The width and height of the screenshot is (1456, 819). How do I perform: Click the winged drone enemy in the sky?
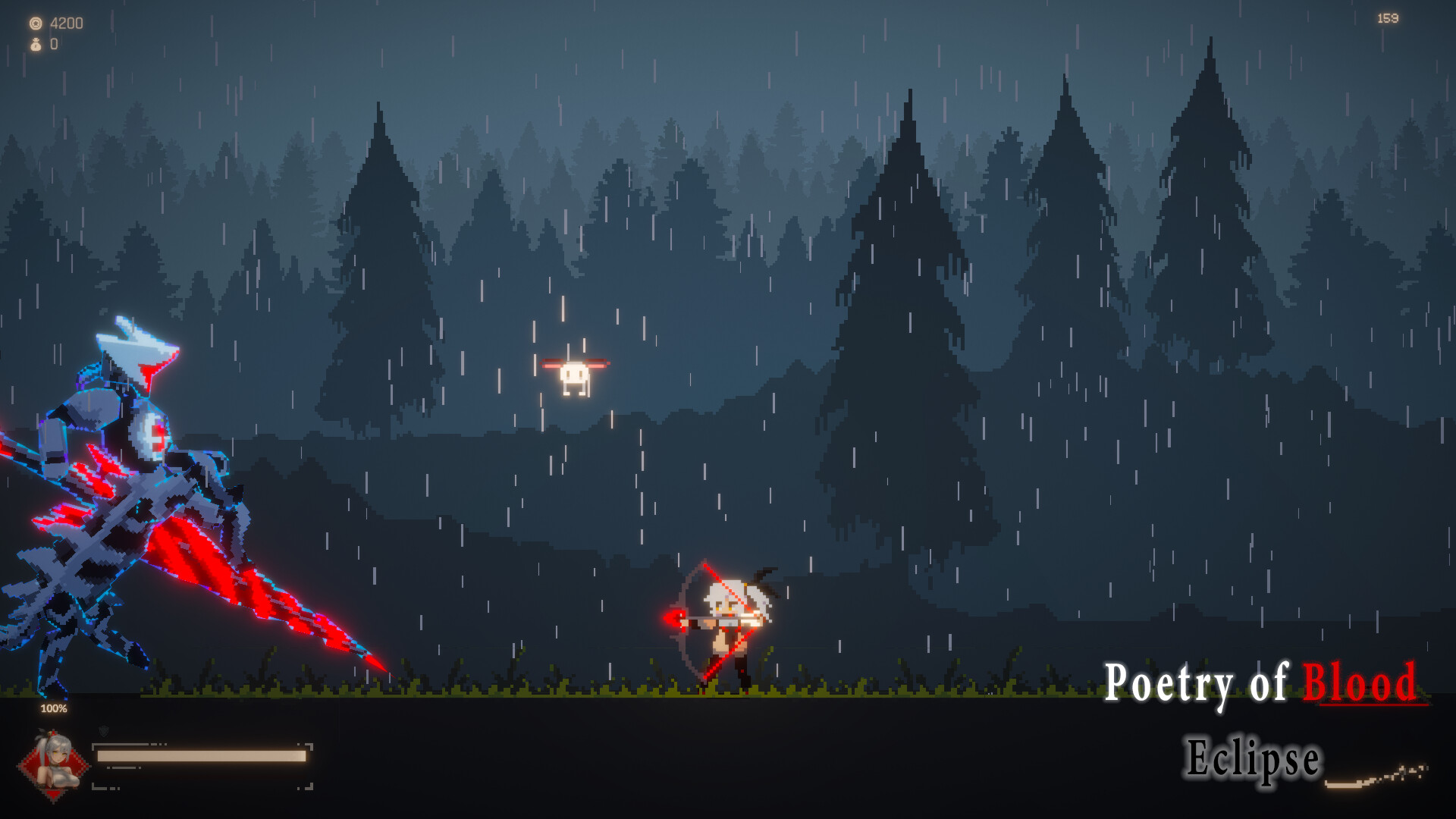[x=575, y=373]
